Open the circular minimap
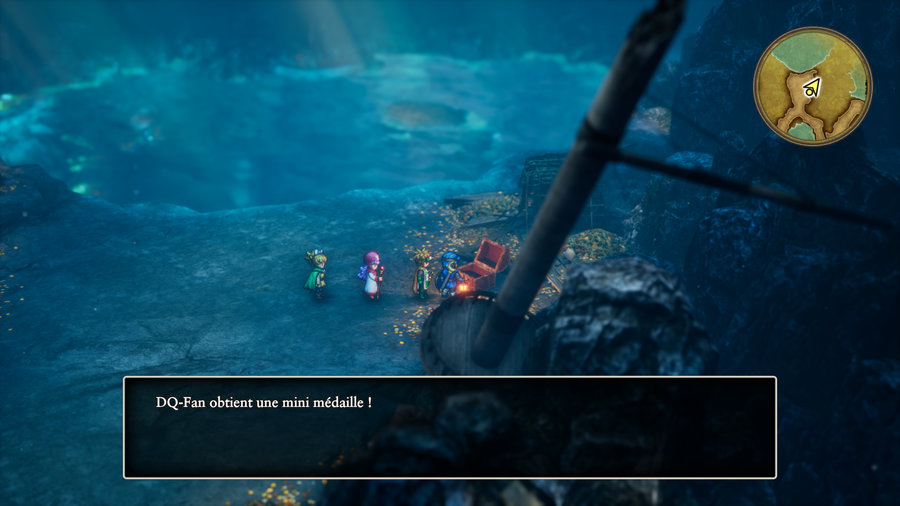 point(812,86)
